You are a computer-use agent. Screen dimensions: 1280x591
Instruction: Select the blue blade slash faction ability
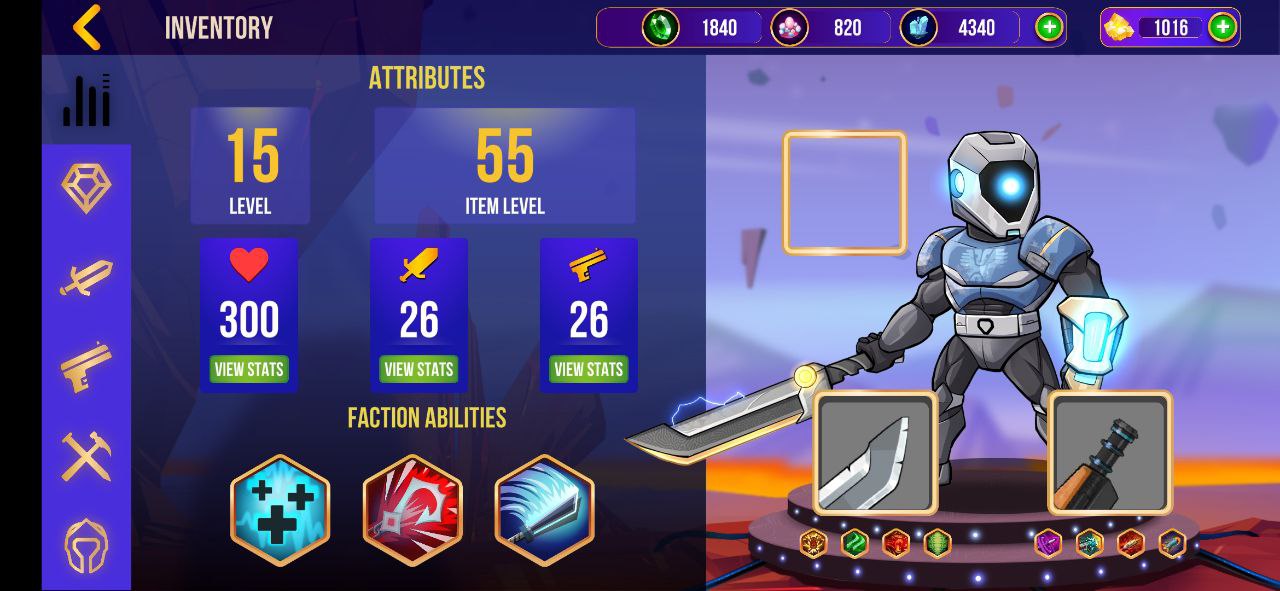544,510
